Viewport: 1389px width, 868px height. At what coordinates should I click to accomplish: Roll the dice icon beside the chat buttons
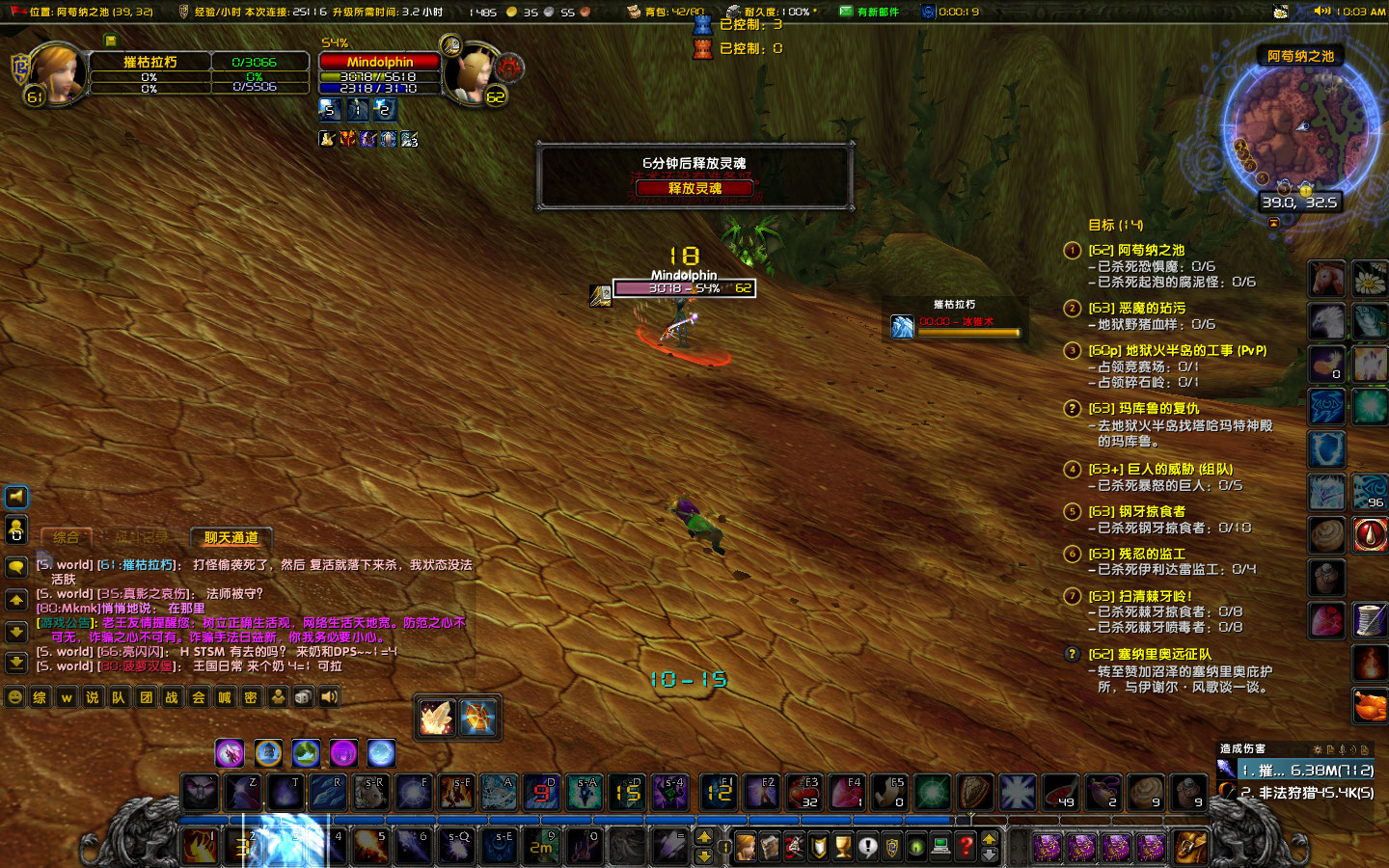[x=303, y=696]
